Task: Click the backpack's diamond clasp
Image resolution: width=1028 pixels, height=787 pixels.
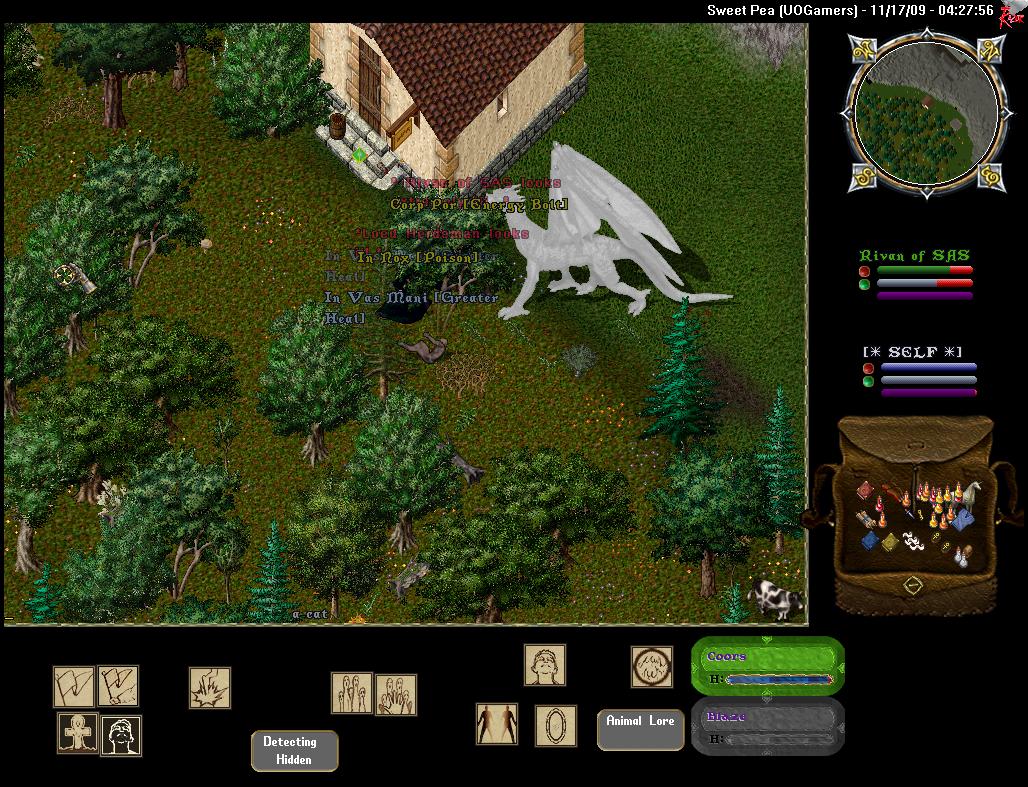Action: tap(912, 583)
